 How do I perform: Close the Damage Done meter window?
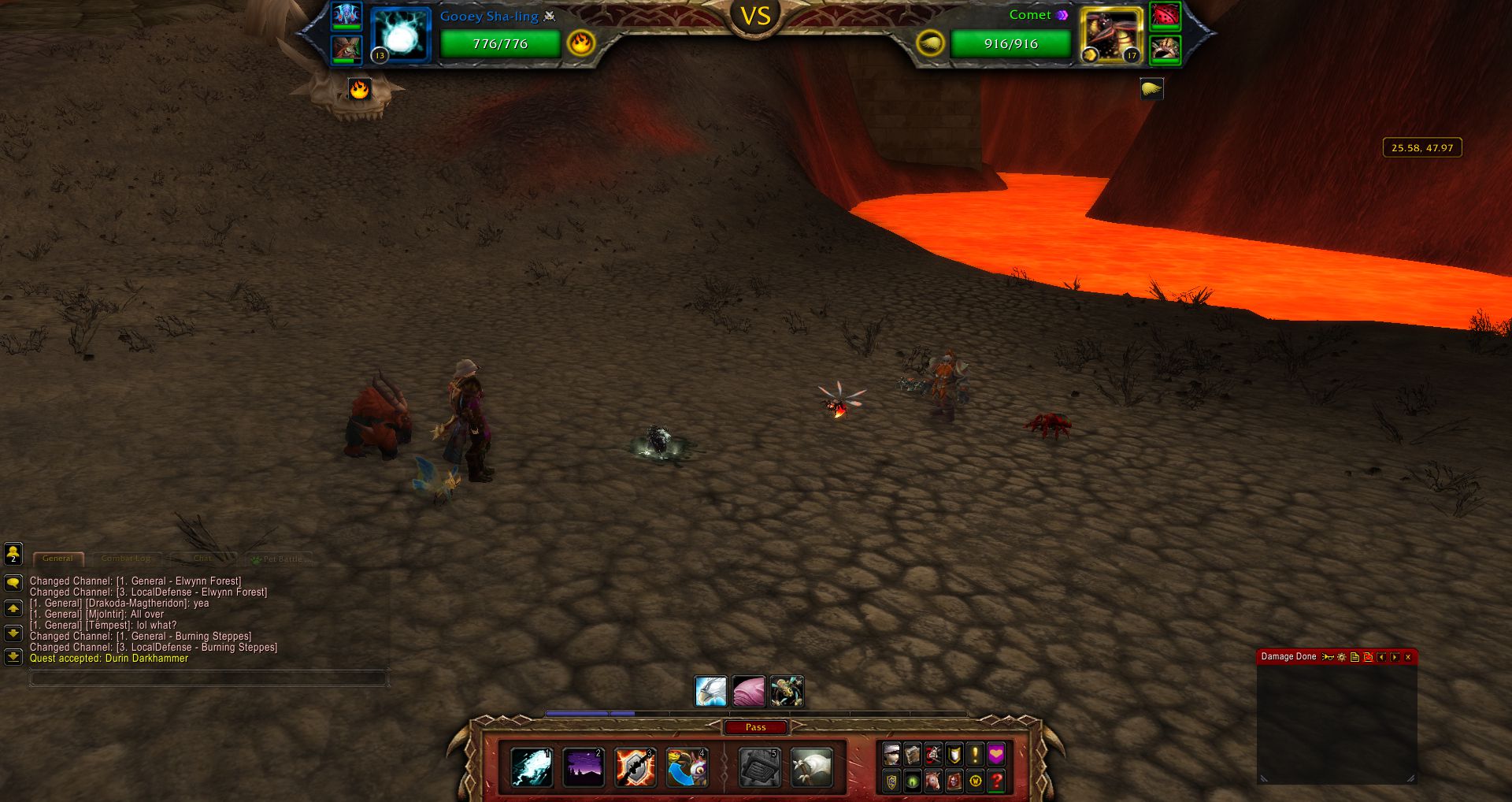(1408, 657)
